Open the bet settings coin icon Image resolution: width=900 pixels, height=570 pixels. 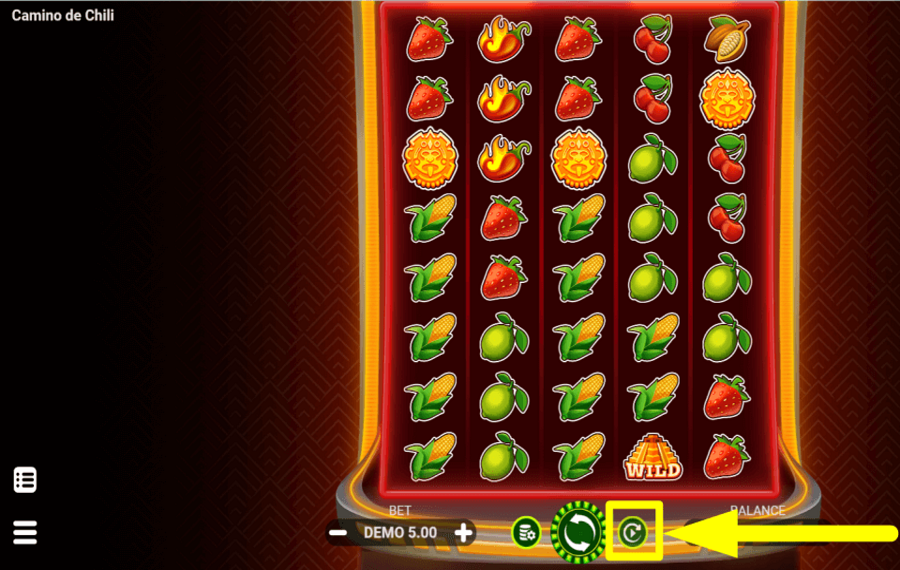pos(526,532)
